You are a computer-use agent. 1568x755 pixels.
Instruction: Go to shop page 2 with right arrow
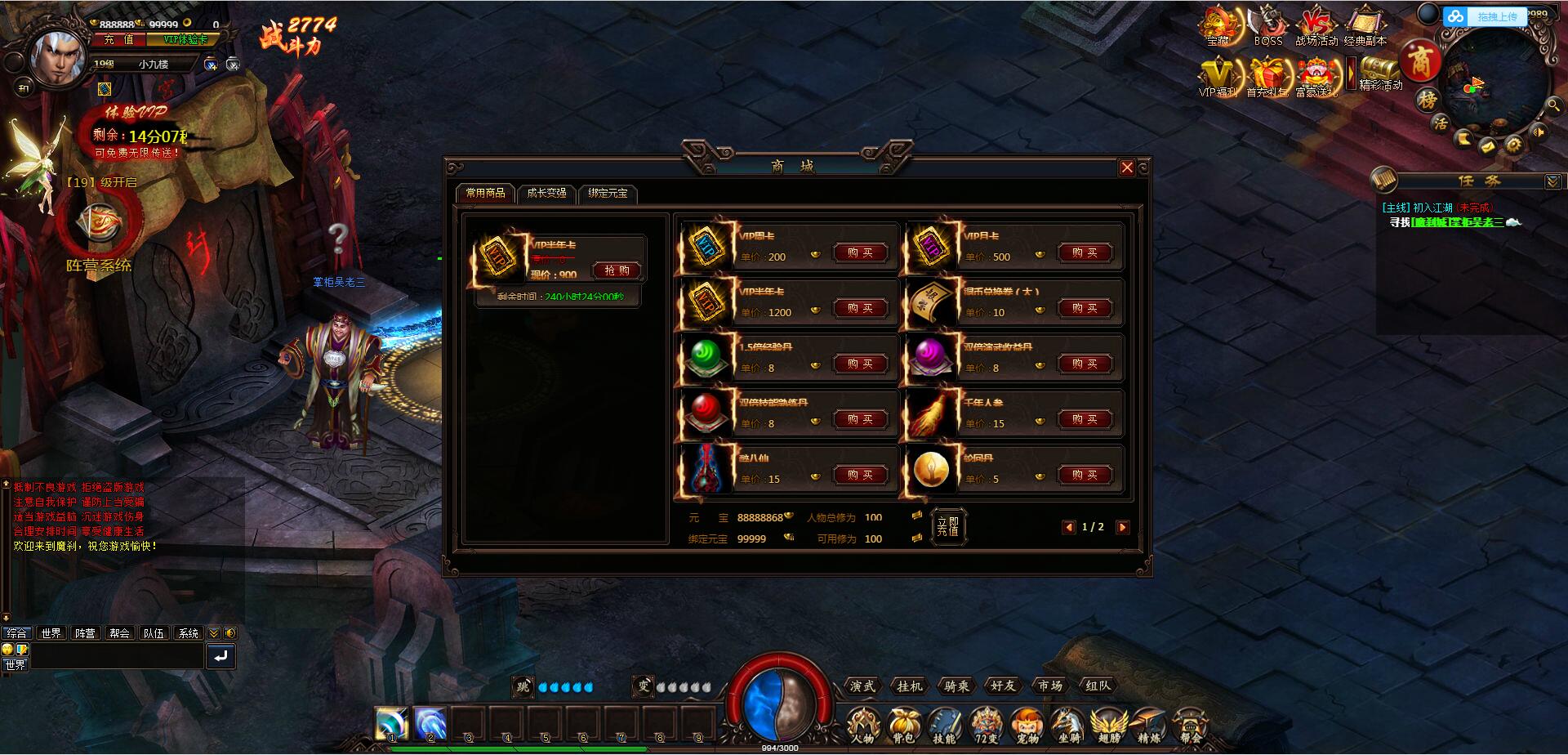1123,527
